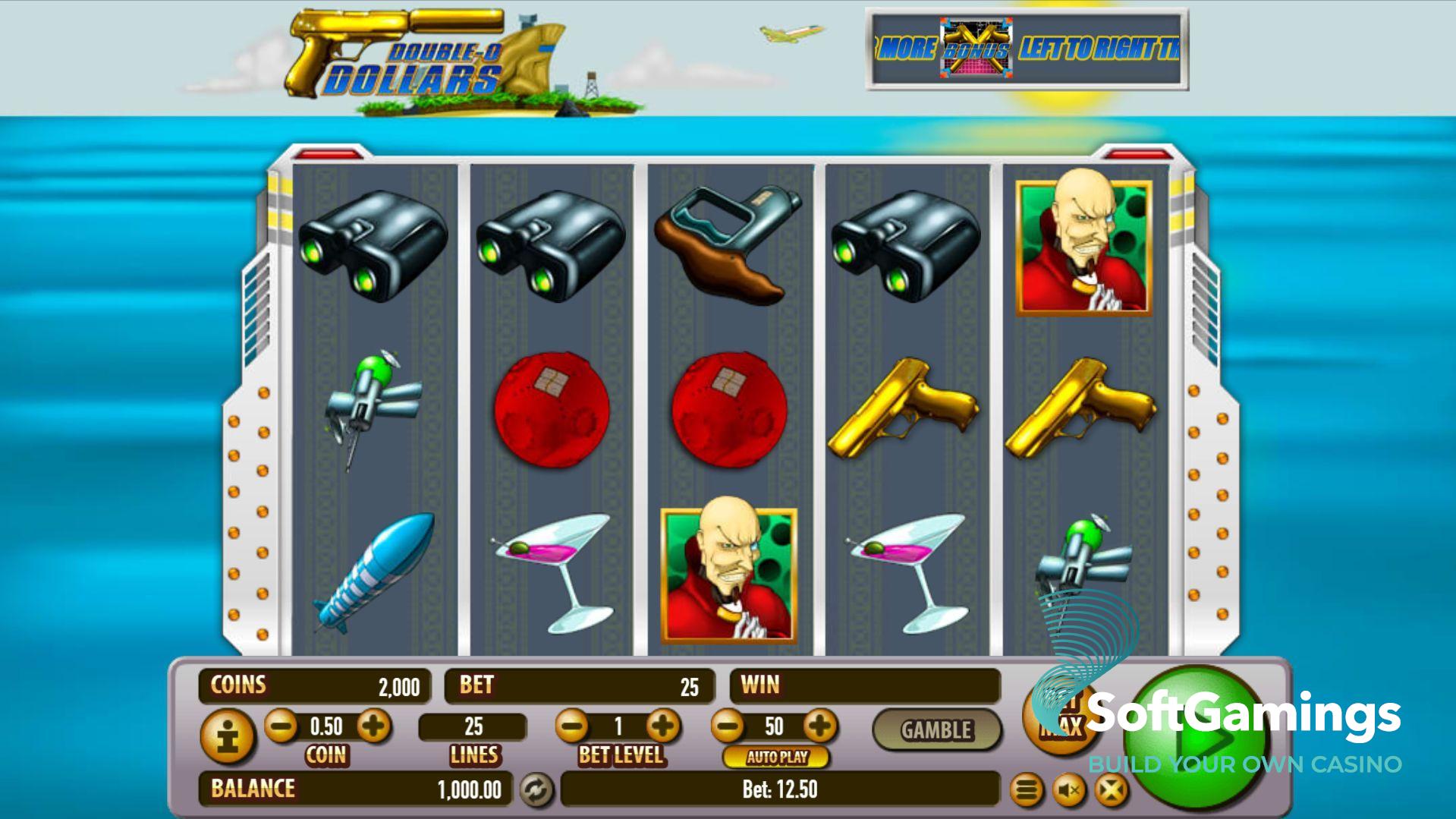Click the Gamble button
The image size is (1456, 819).
[x=936, y=730]
